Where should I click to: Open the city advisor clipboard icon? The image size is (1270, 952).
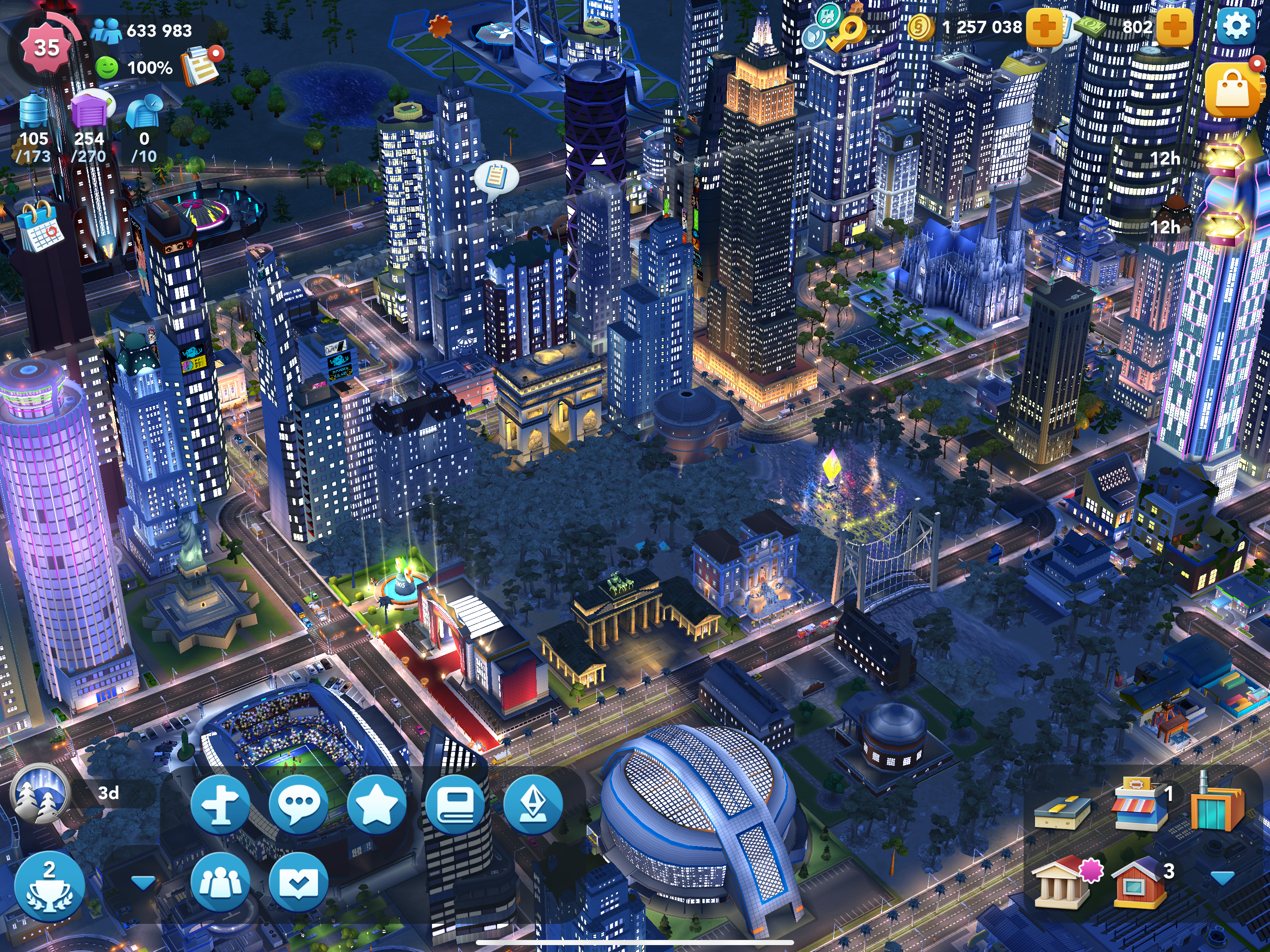tap(200, 66)
